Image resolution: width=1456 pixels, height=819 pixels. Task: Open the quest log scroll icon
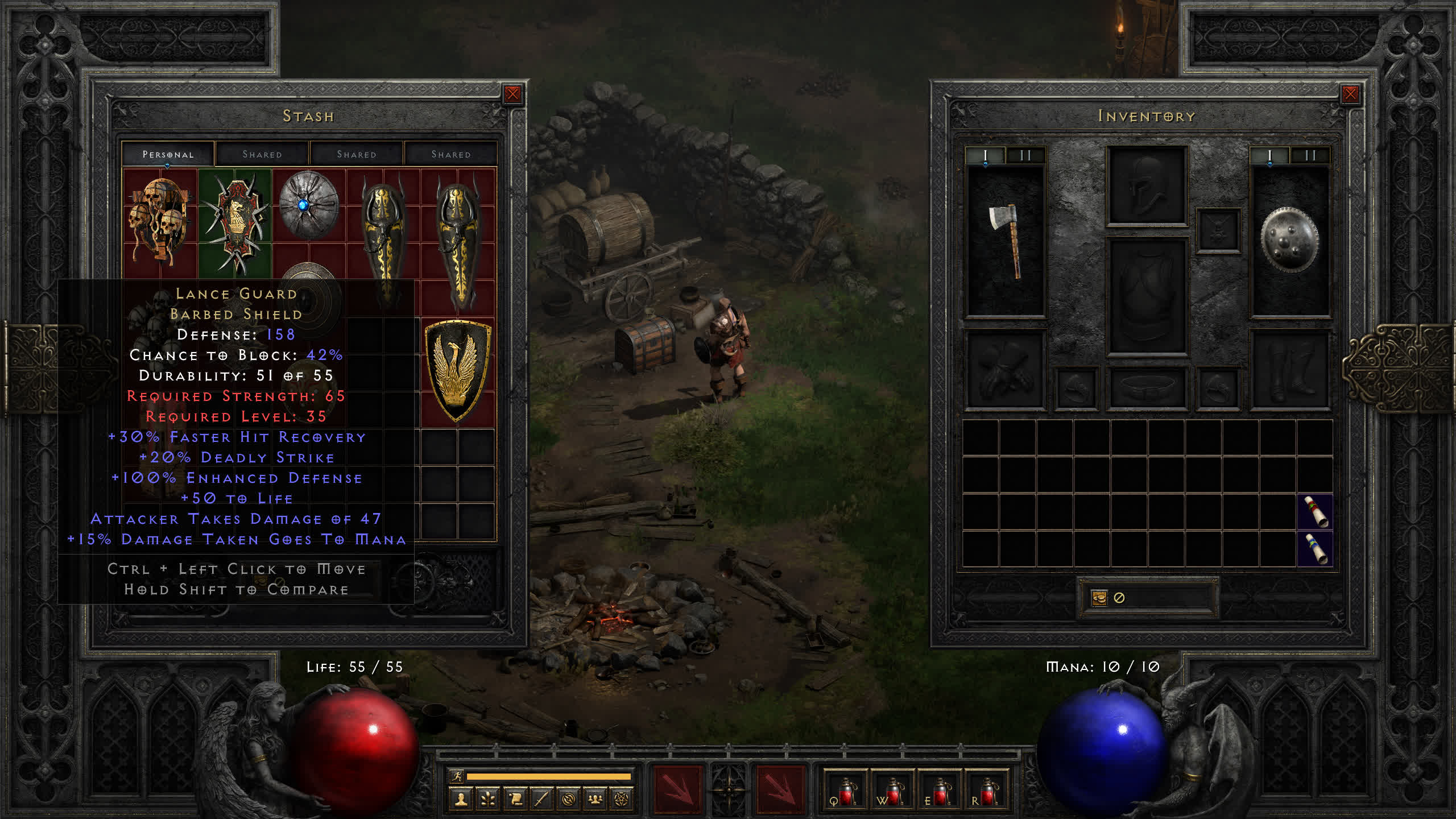[x=515, y=800]
